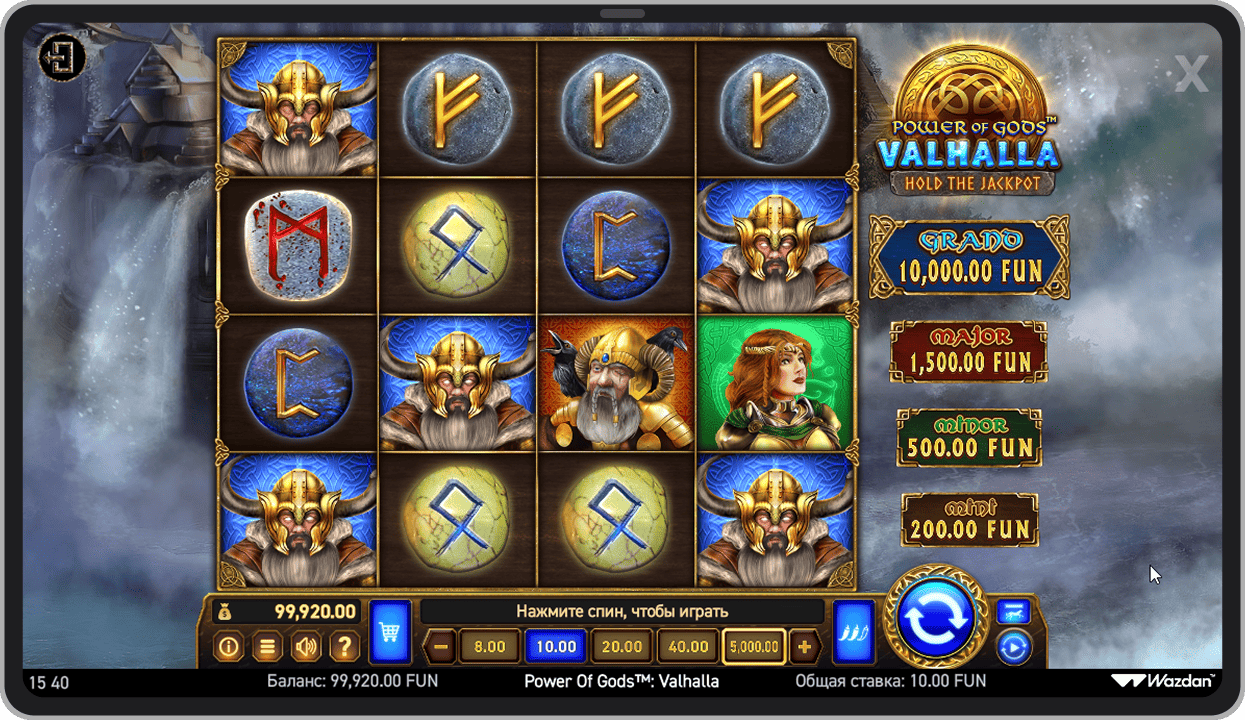Open the shopping cart bonus buy
The height and width of the screenshot is (720, 1245).
pos(390,632)
